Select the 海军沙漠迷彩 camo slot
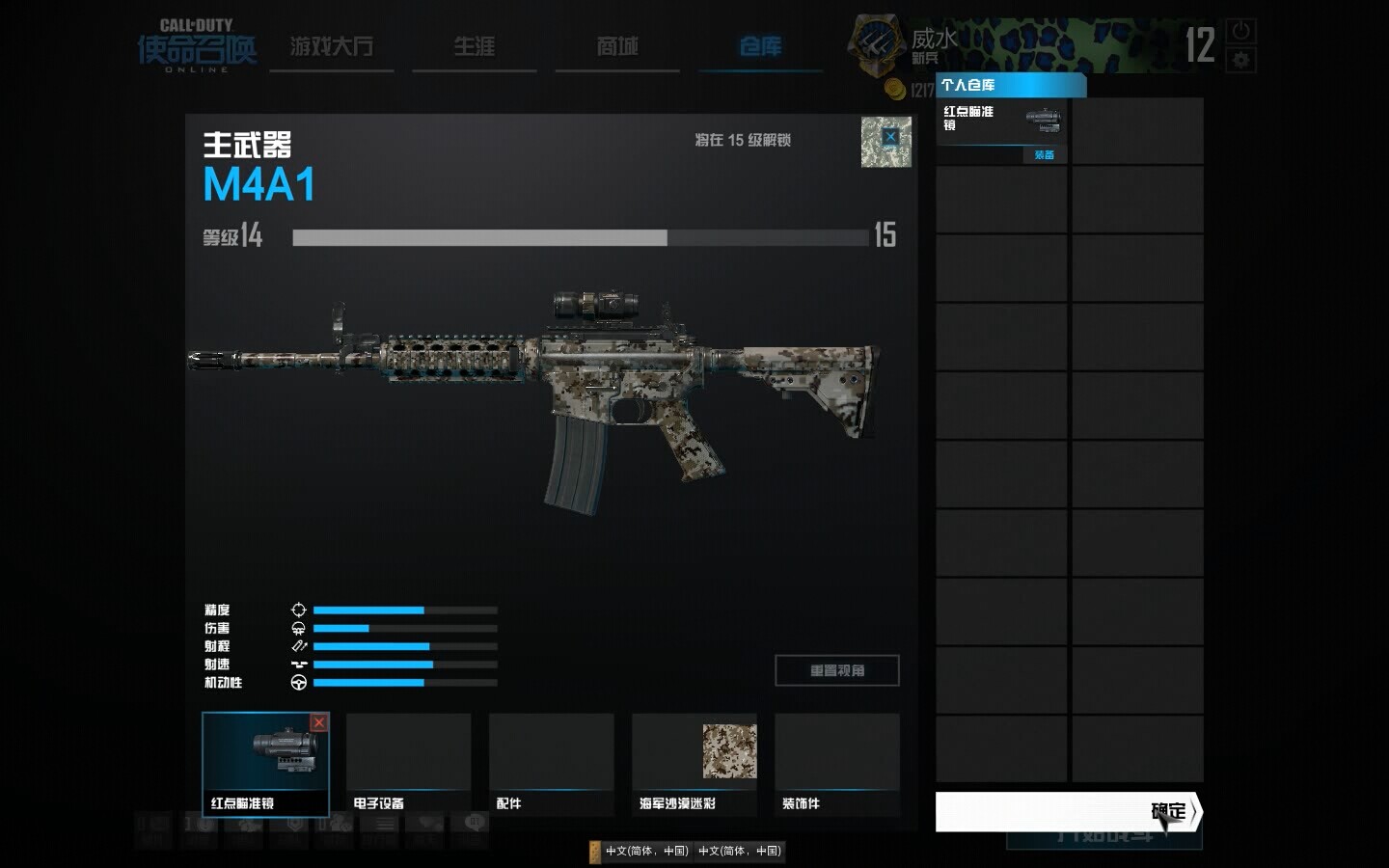The height and width of the screenshot is (868, 1389). [x=694, y=763]
